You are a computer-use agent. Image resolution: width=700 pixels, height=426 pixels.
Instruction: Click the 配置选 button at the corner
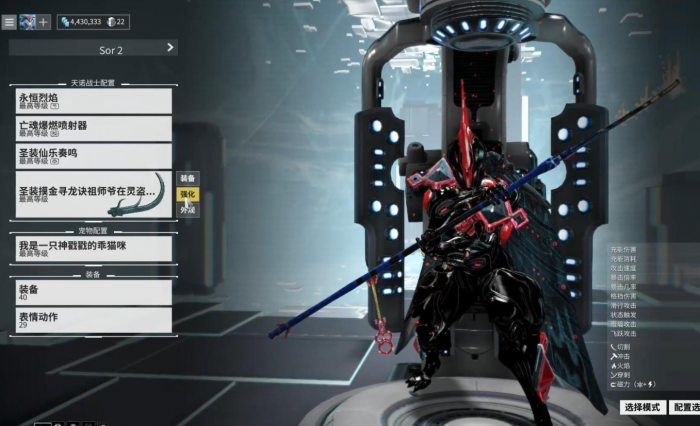[684, 407]
